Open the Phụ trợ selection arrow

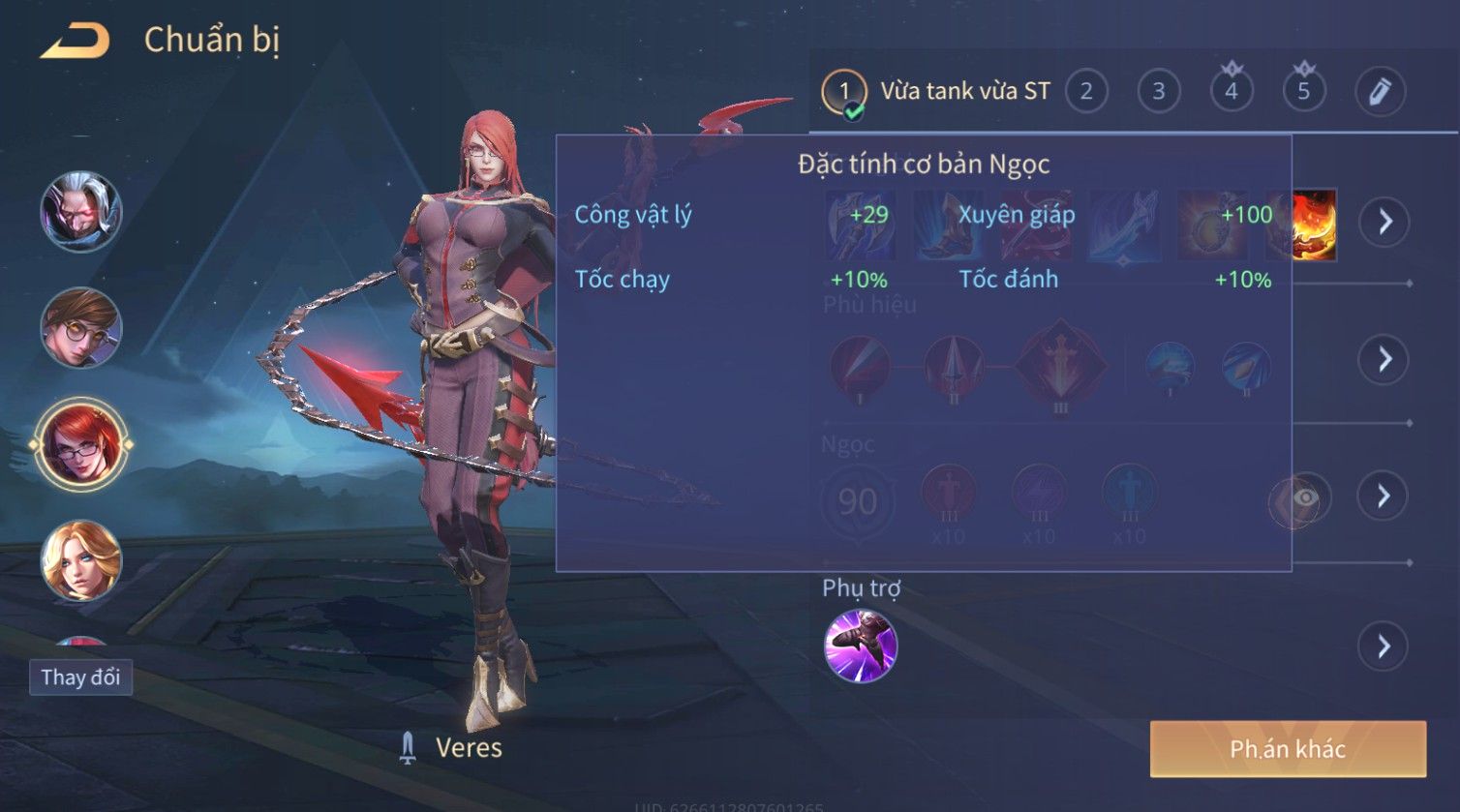tap(1383, 646)
